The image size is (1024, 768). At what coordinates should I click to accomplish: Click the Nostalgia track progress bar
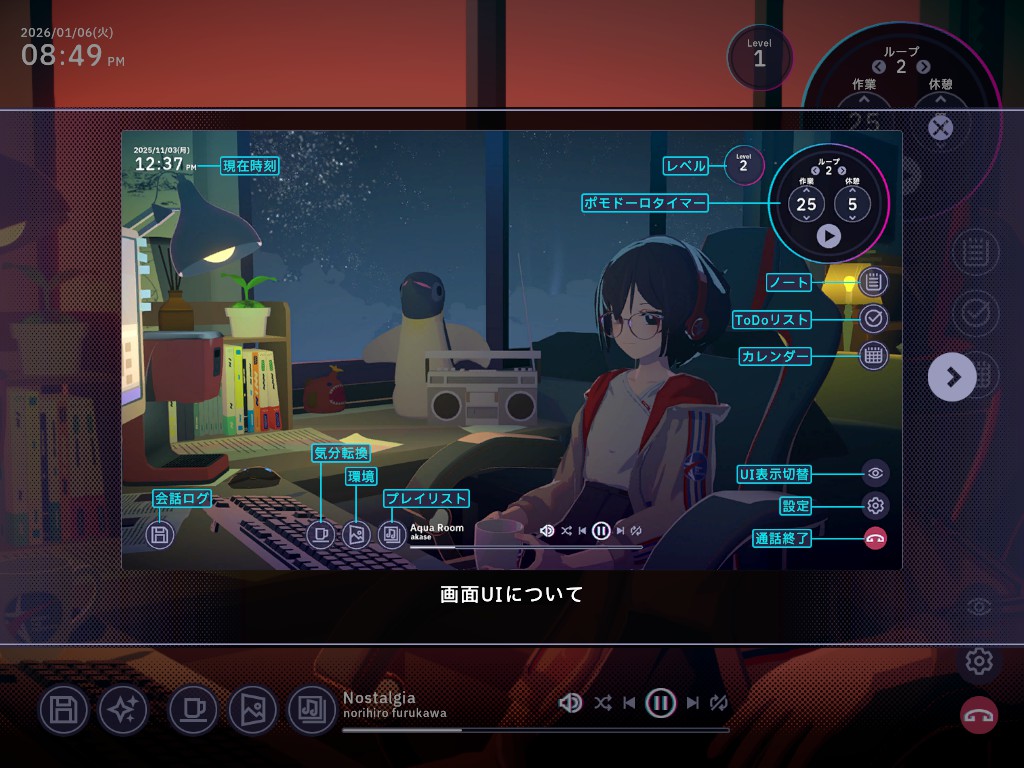click(535, 730)
